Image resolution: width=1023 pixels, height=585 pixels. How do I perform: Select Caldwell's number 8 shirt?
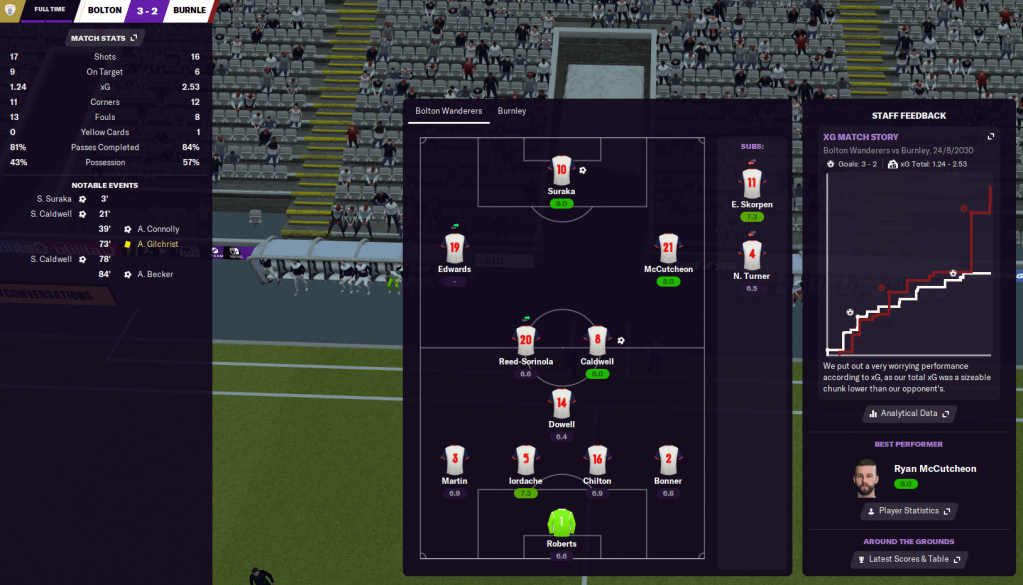[597, 341]
